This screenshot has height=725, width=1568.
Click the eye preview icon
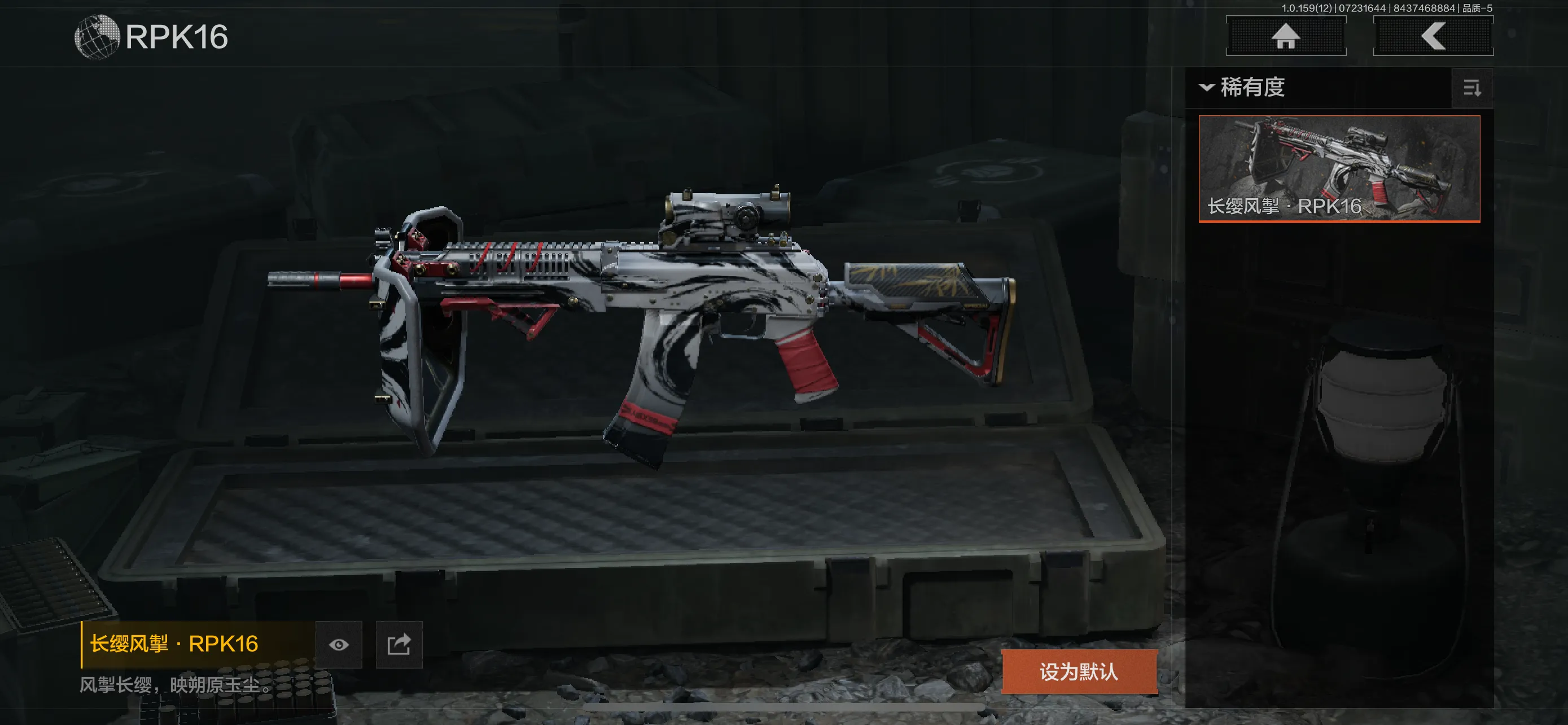point(339,645)
